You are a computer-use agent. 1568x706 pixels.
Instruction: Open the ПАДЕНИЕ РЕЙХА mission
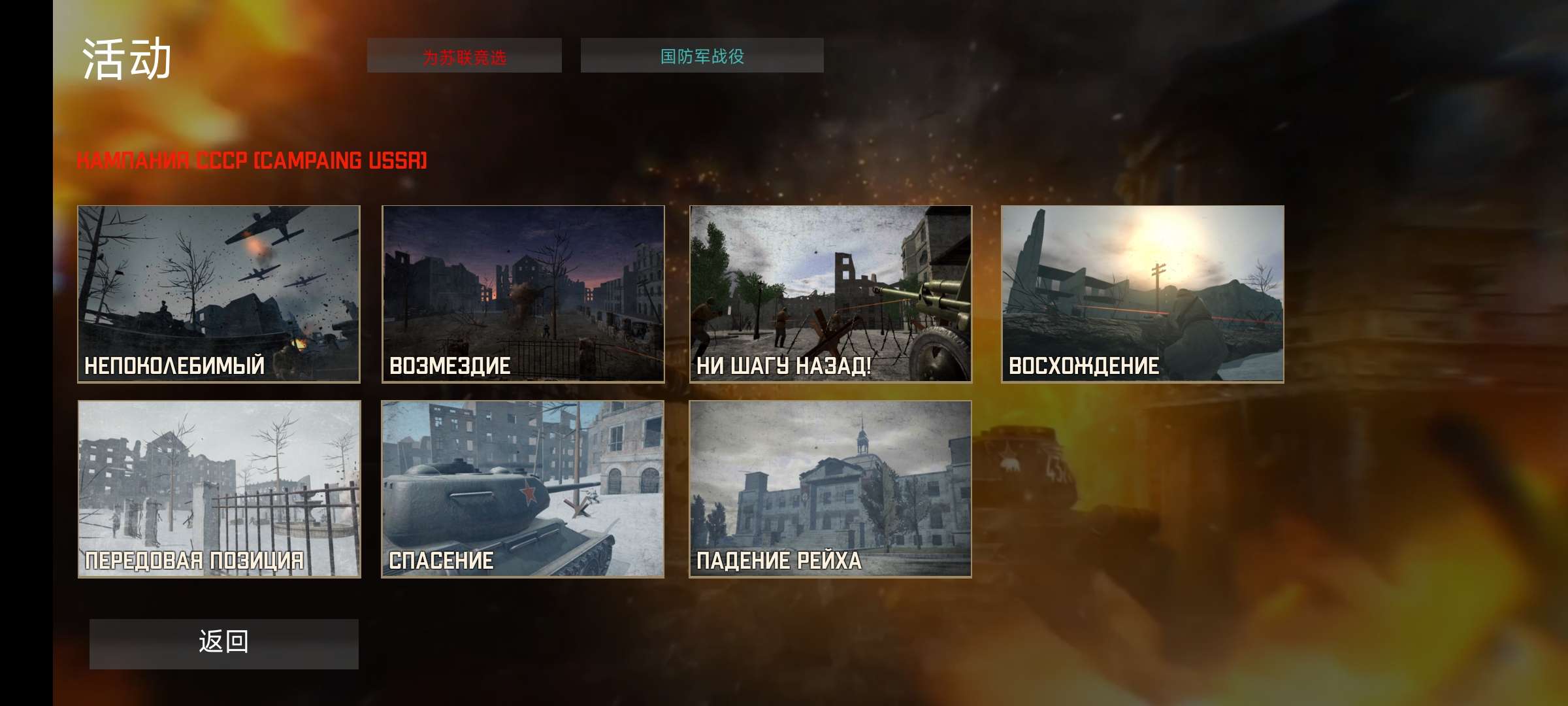pos(830,489)
